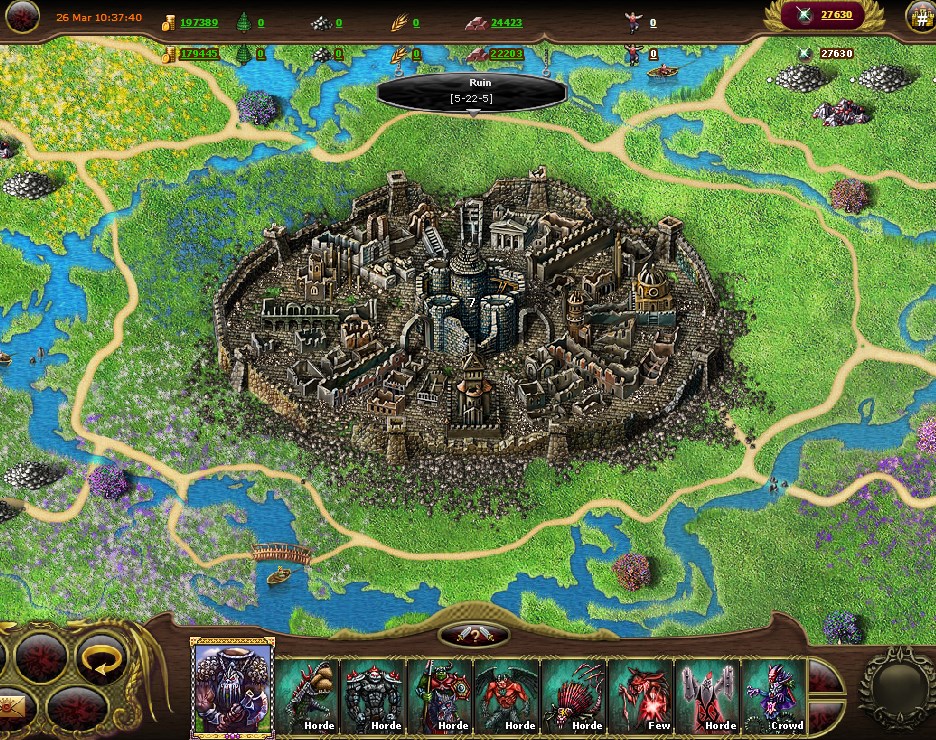Click the 27630 points badge with wings
936x740 pixels.
pos(826,15)
